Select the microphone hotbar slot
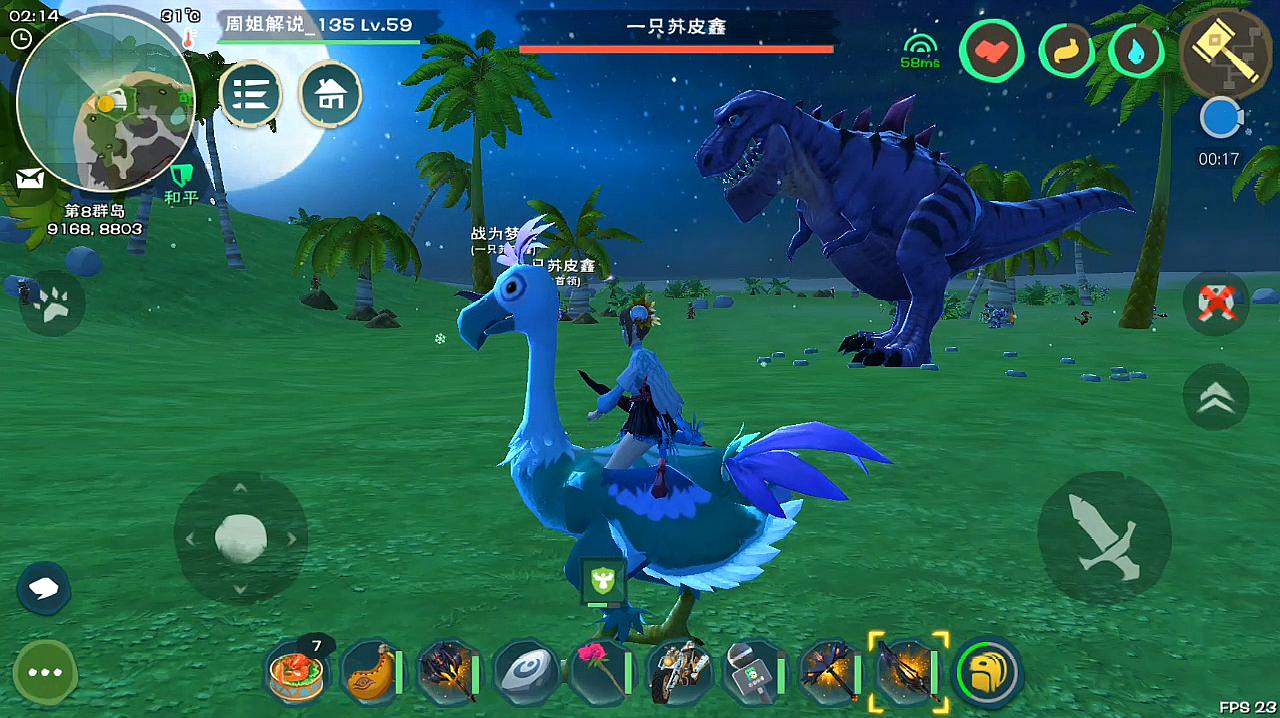The image size is (1280, 718). click(753, 673)
